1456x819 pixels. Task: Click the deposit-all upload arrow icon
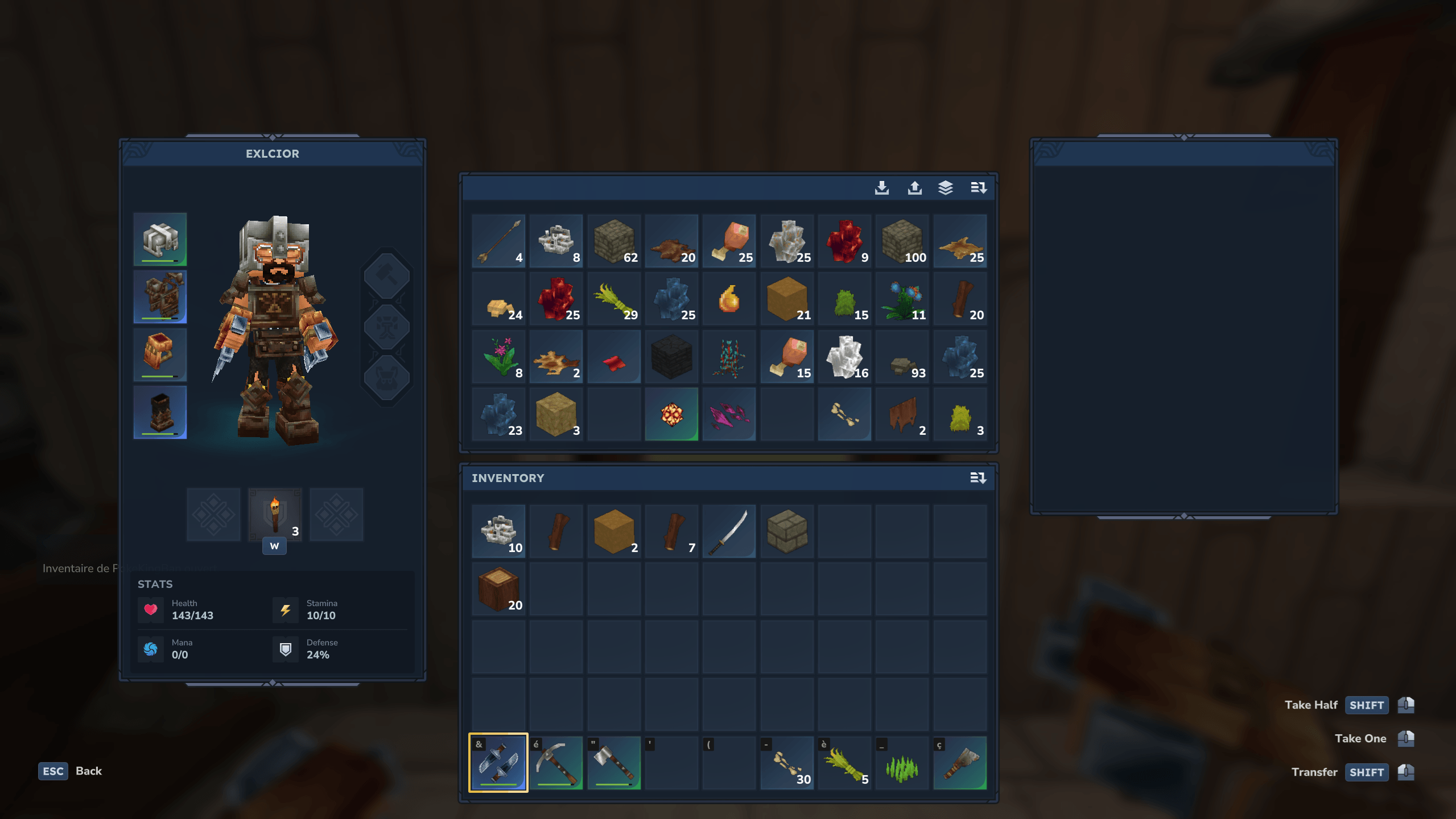[x=914, y=188]
